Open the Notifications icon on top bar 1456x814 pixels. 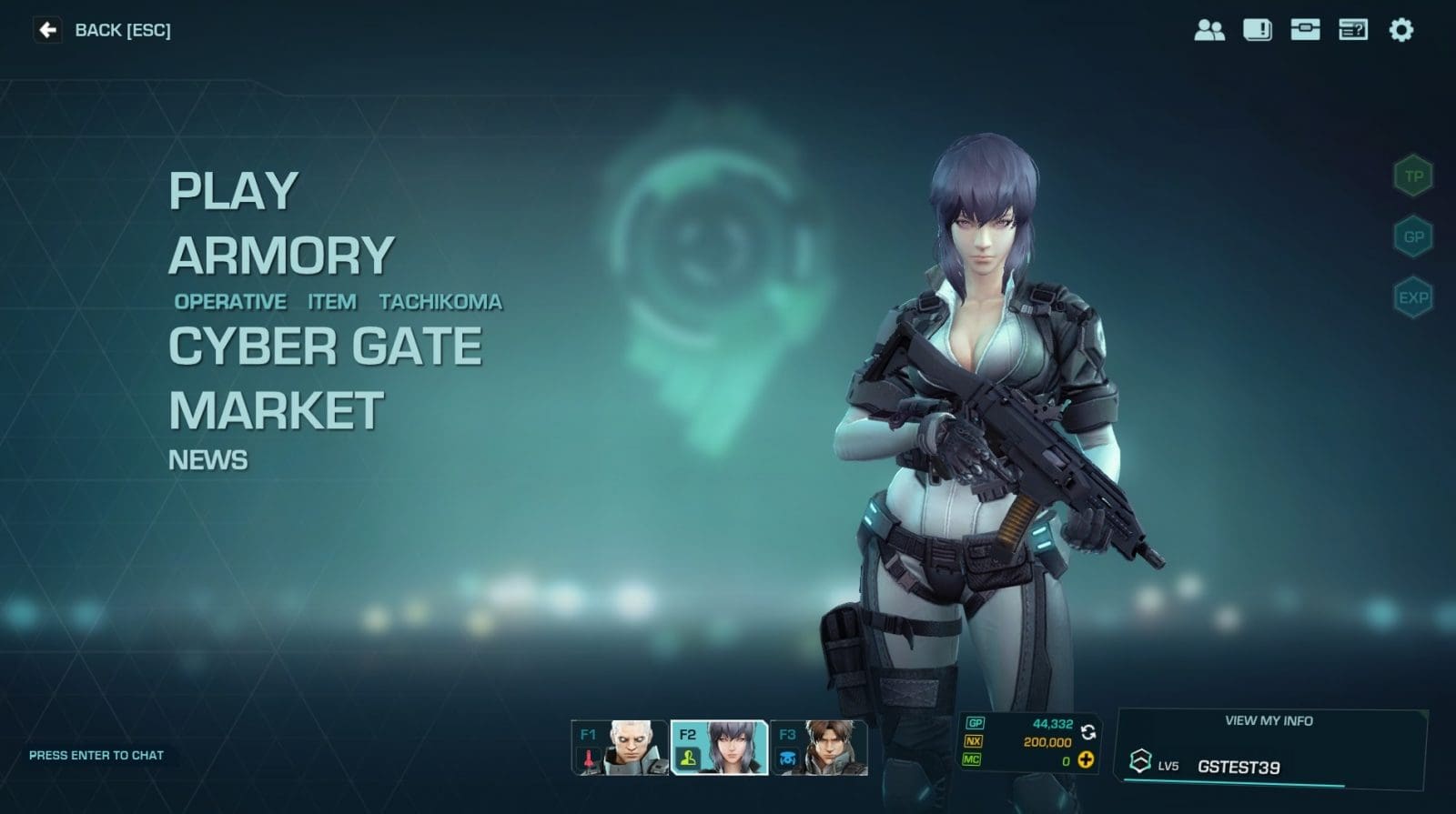1259,30
